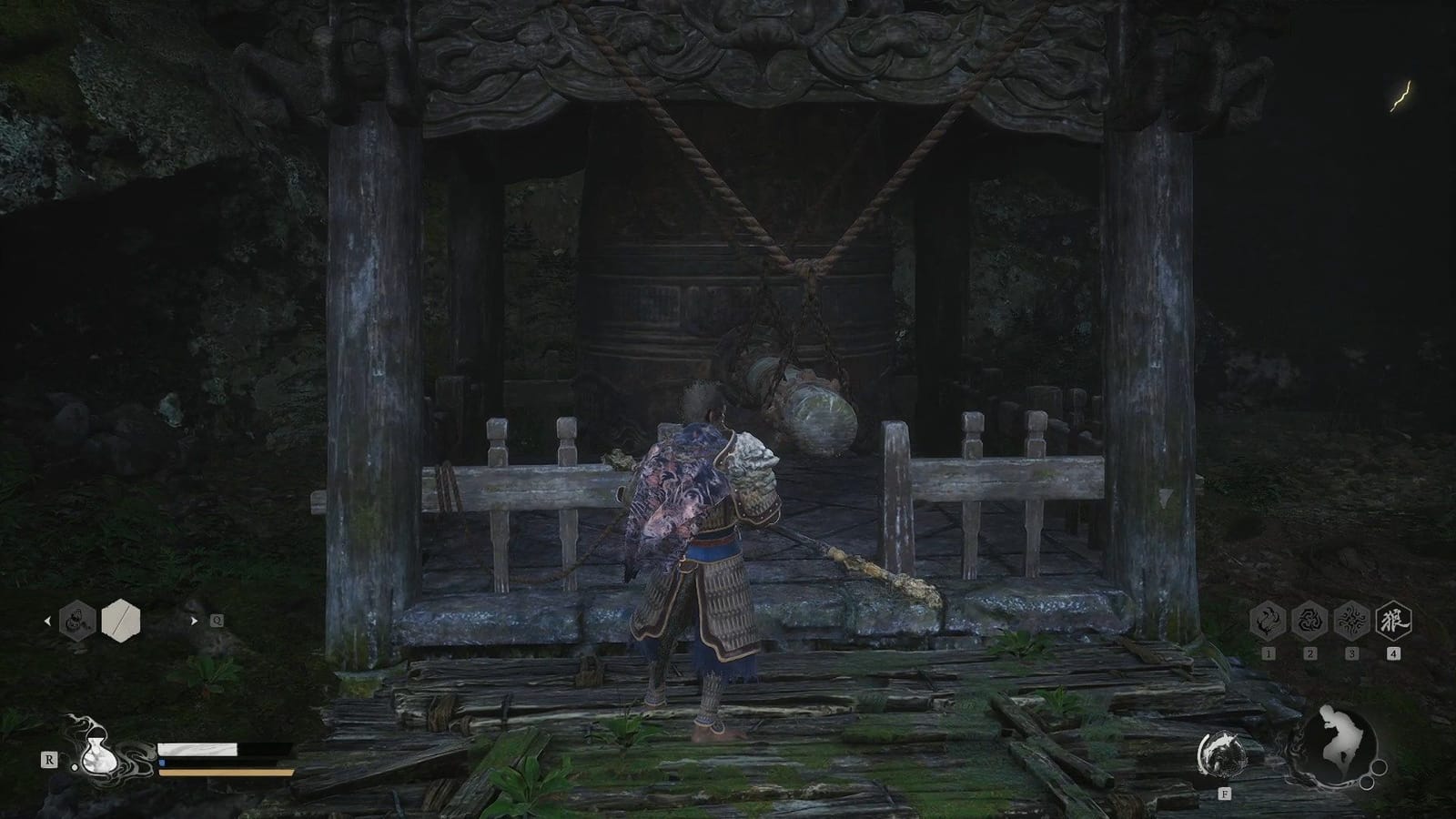Select the gourd item in the hexagonal quick slot
This screenshot has height=819, width=1456.
[x=76, y=621]
